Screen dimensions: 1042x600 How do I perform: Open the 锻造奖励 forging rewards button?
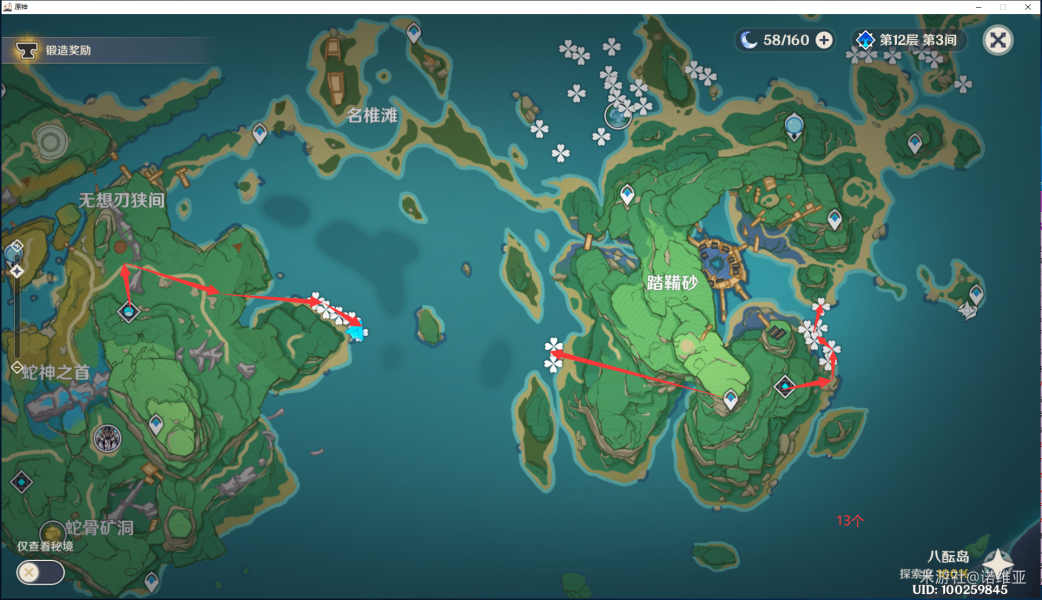tap(60, 49)
